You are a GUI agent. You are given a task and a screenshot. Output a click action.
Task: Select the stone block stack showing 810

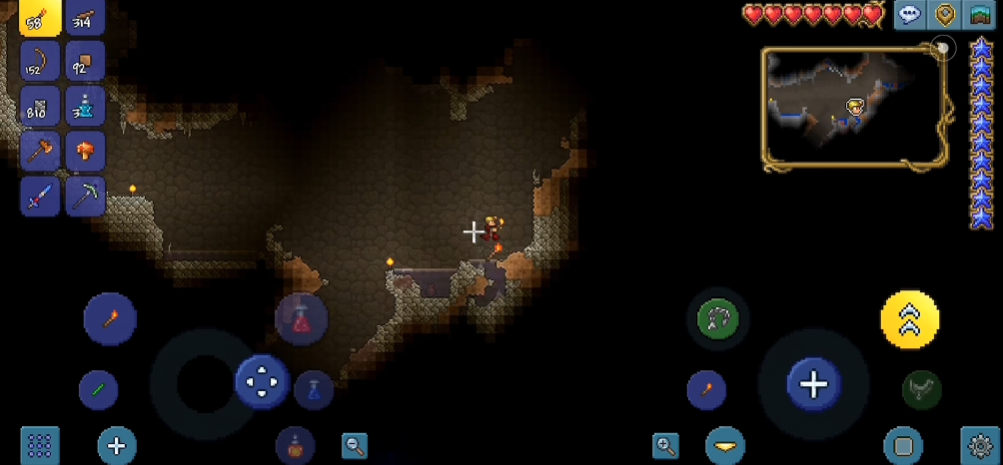(x=40, y=106)
